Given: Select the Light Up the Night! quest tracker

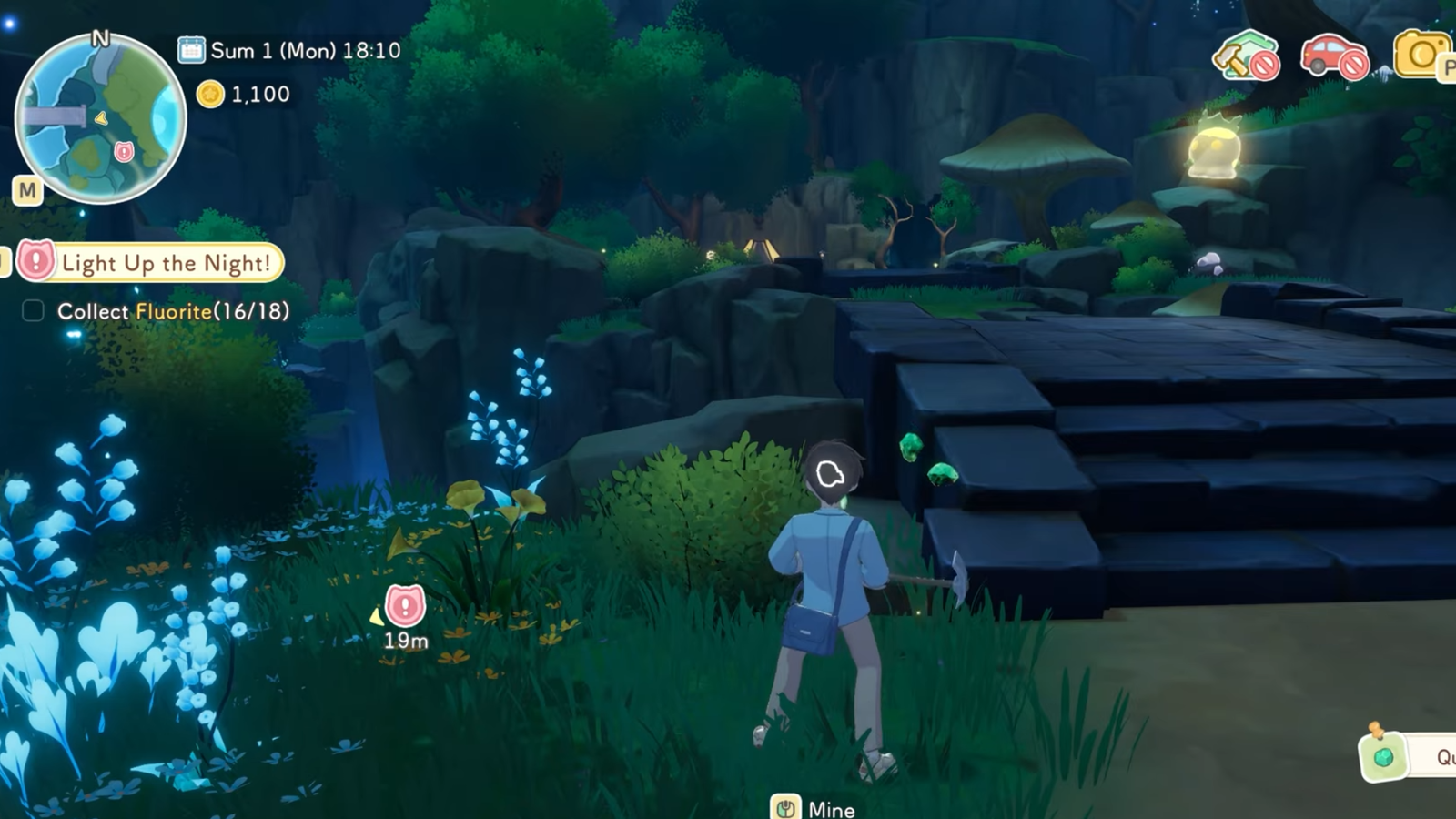Looking at the screenshot, I should point(152,263).
